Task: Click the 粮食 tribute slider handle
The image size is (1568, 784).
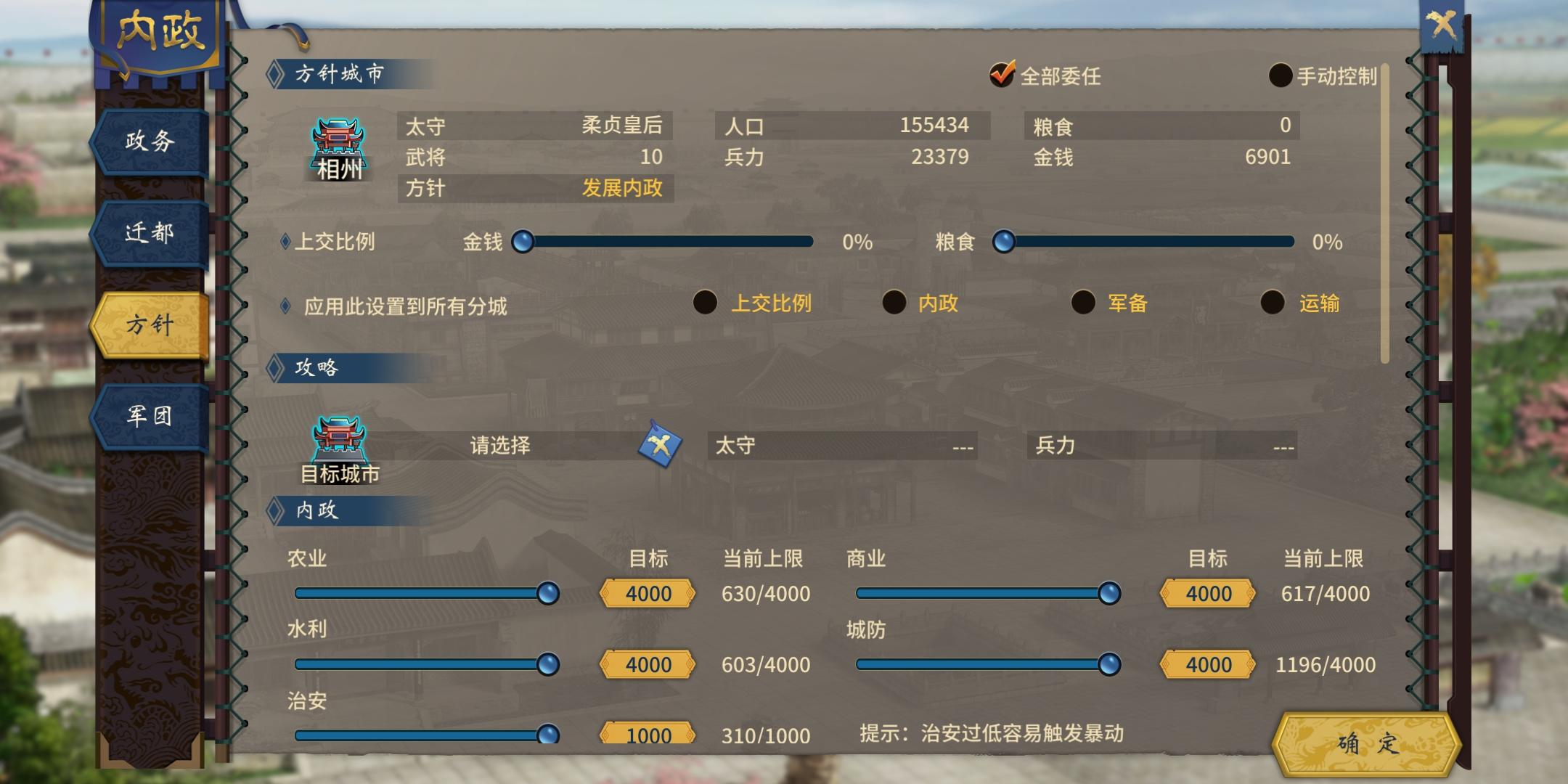Action: pyautogui.click(x=1004, y=243)
